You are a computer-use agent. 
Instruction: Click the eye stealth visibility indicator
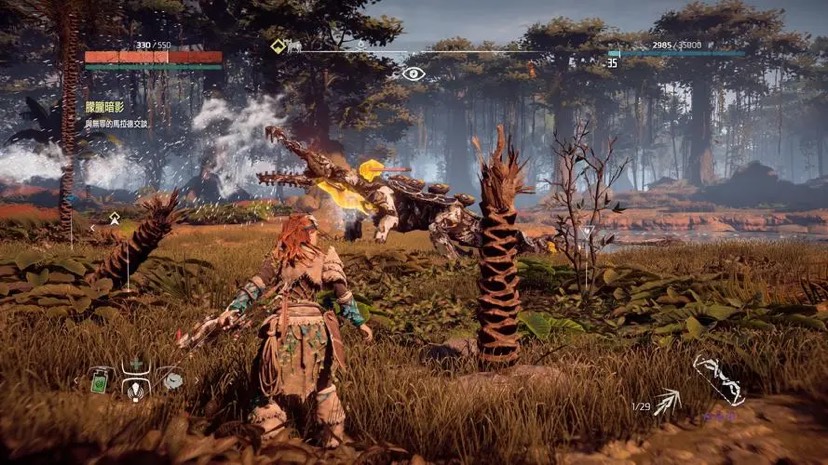[x=413, y=73]
